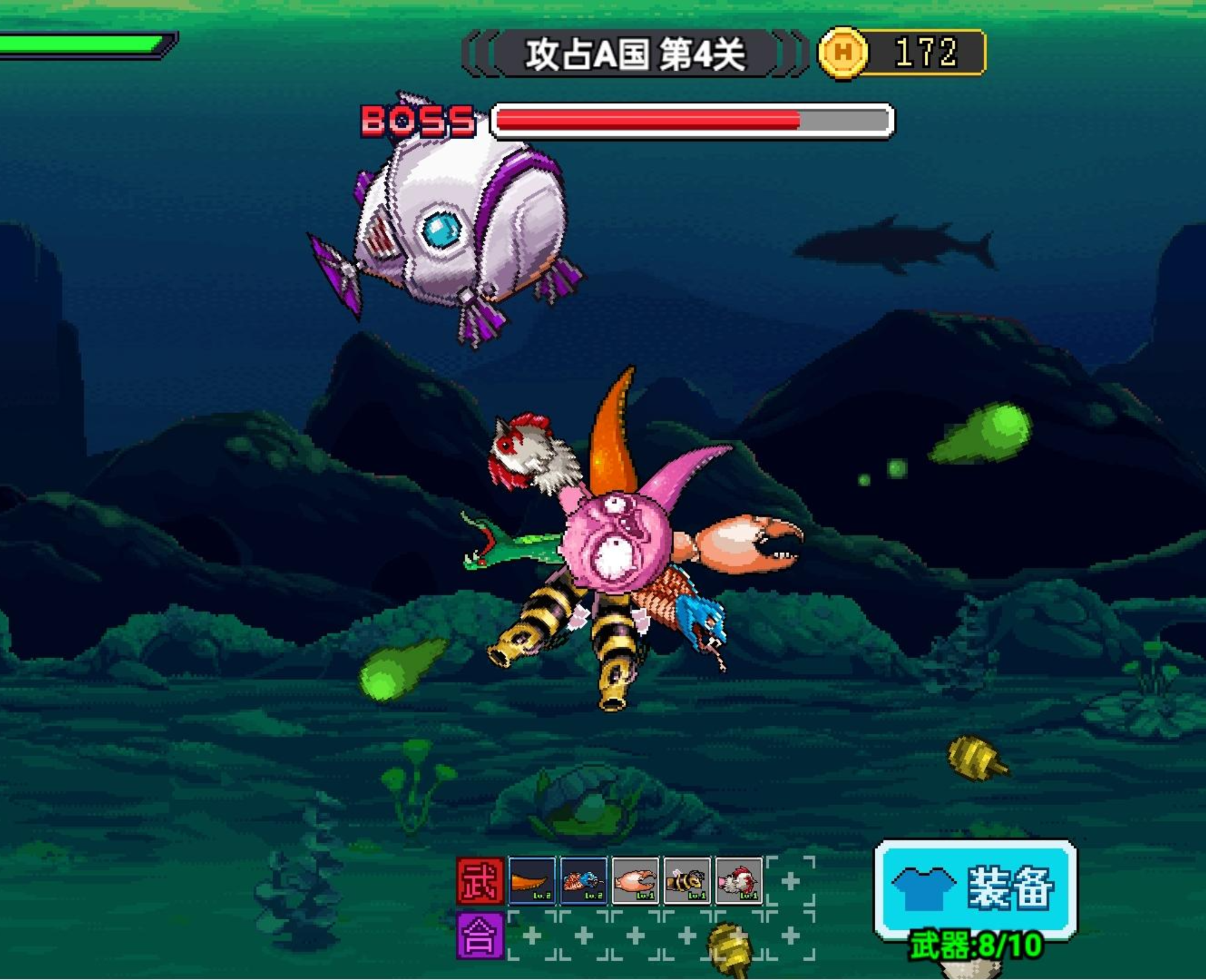Screen dimensions: 1206x980
Task: Select the blue snake head weapon slot
Action: [x=583, y=881]
